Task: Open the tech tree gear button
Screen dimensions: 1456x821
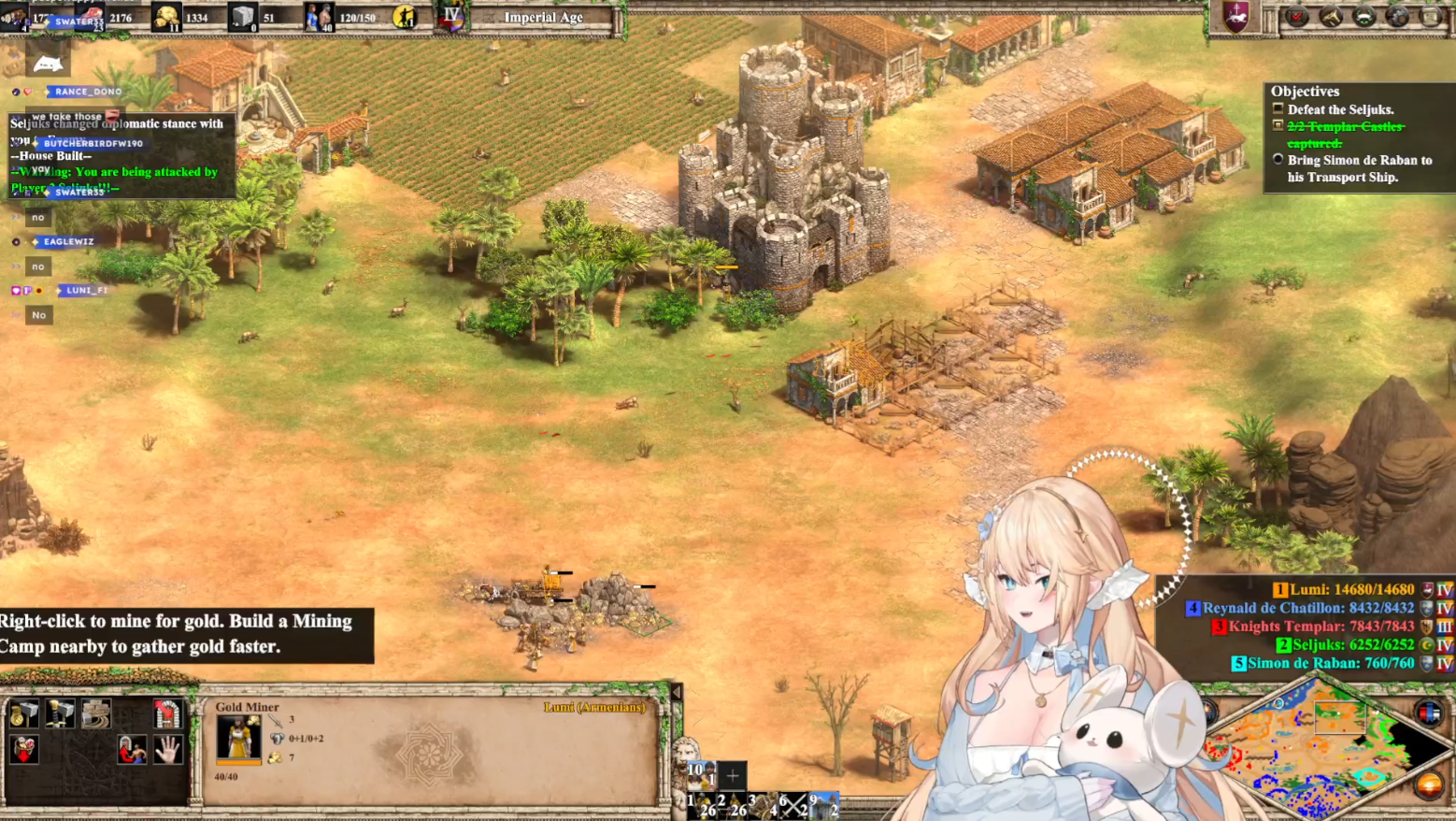Action: click(1398, 17)
